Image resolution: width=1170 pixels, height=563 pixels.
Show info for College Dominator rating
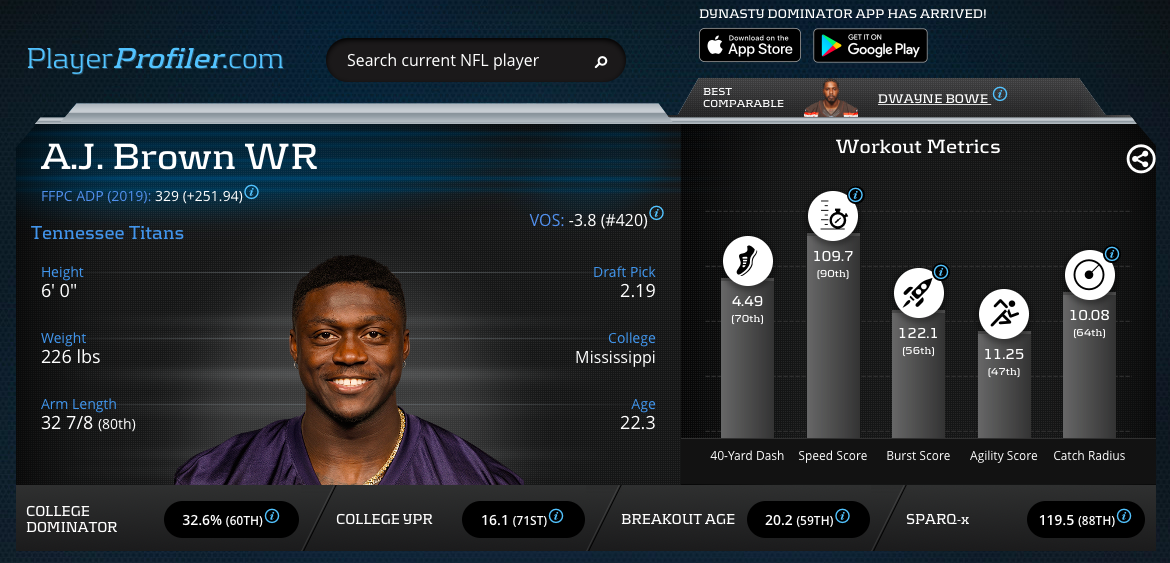271,517
